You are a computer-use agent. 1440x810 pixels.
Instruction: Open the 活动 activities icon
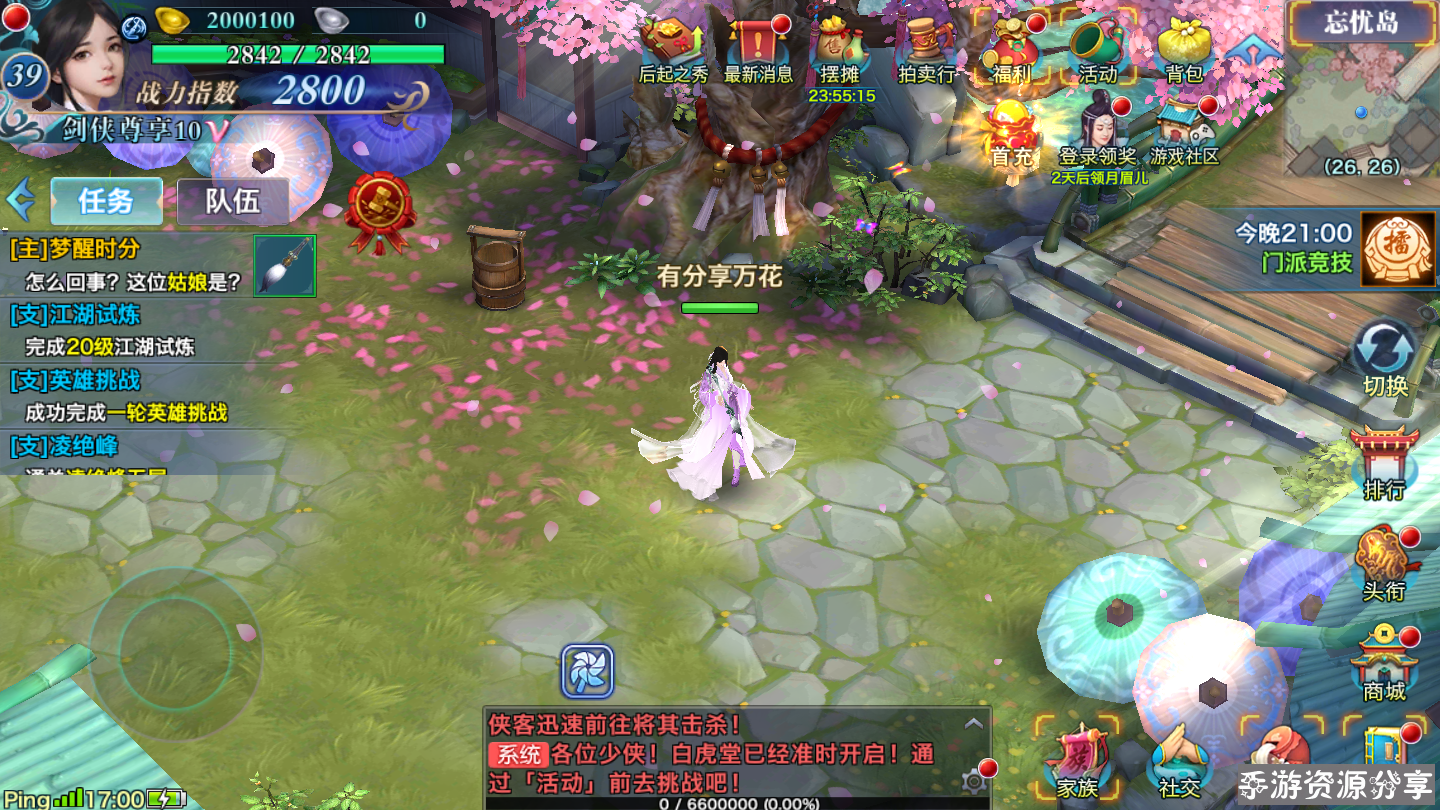pos(1097,50)
